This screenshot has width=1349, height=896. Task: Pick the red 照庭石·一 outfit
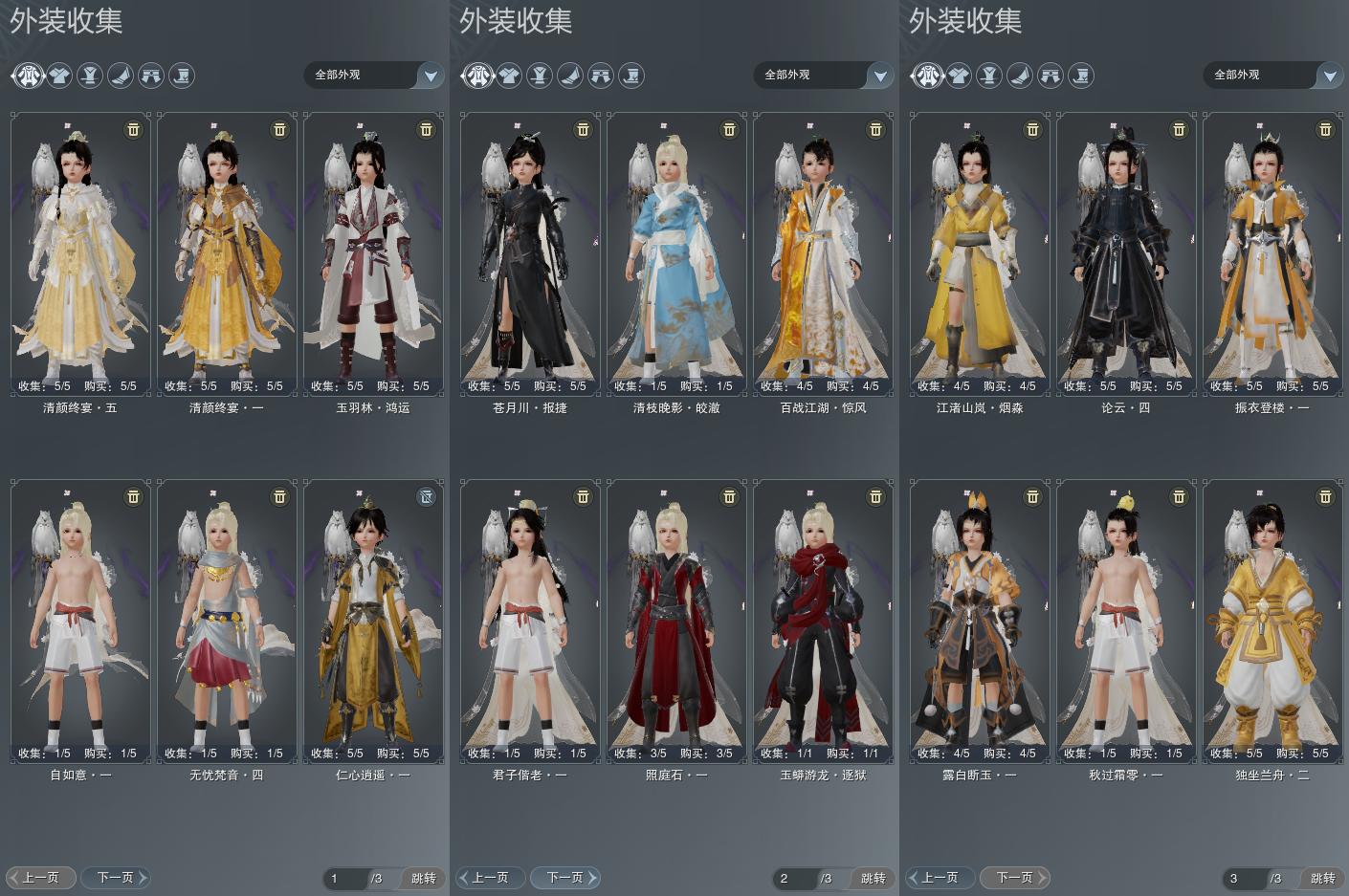(x=676, y=622)
